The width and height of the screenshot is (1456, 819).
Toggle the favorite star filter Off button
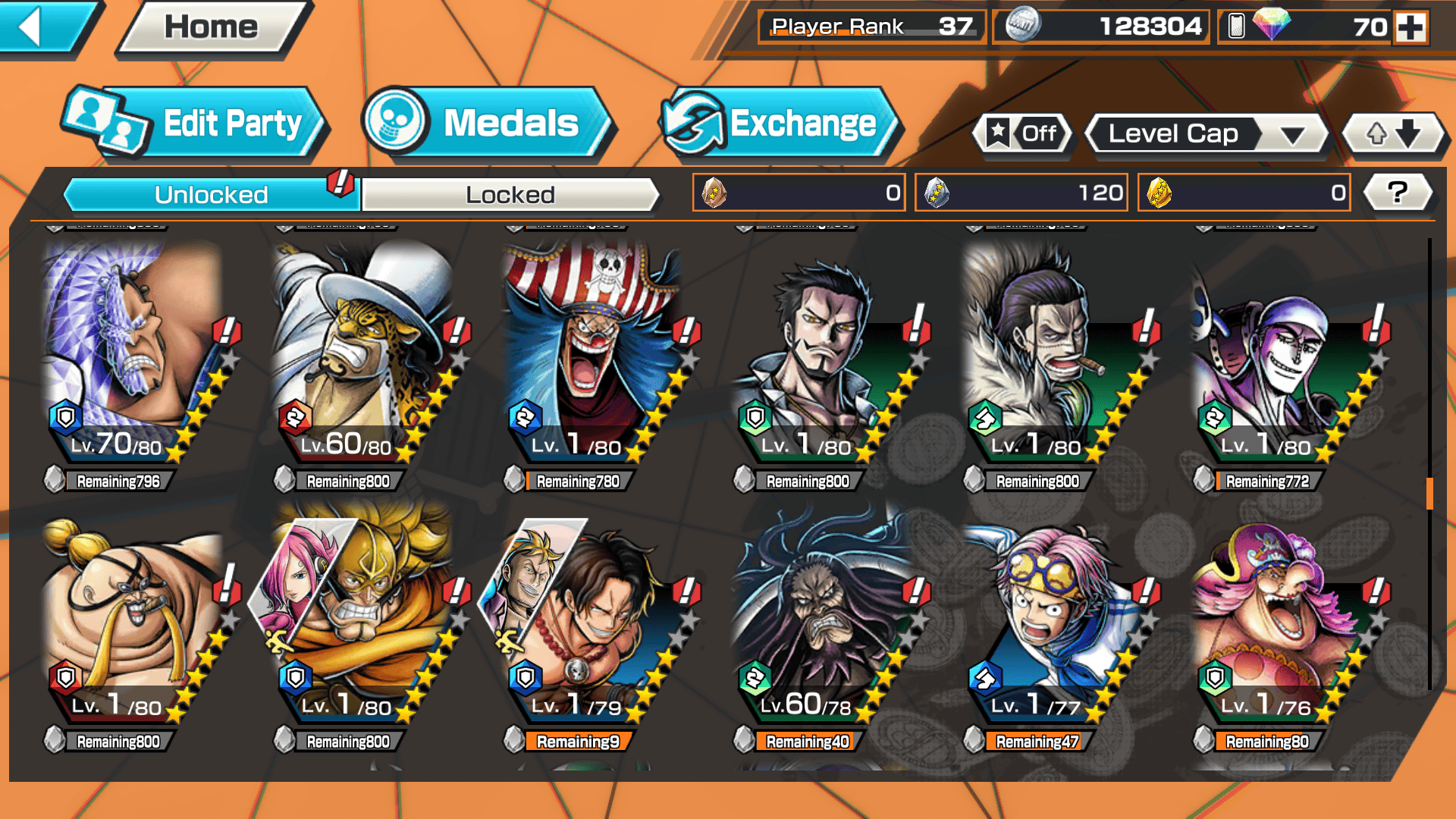coord(1023,134)
